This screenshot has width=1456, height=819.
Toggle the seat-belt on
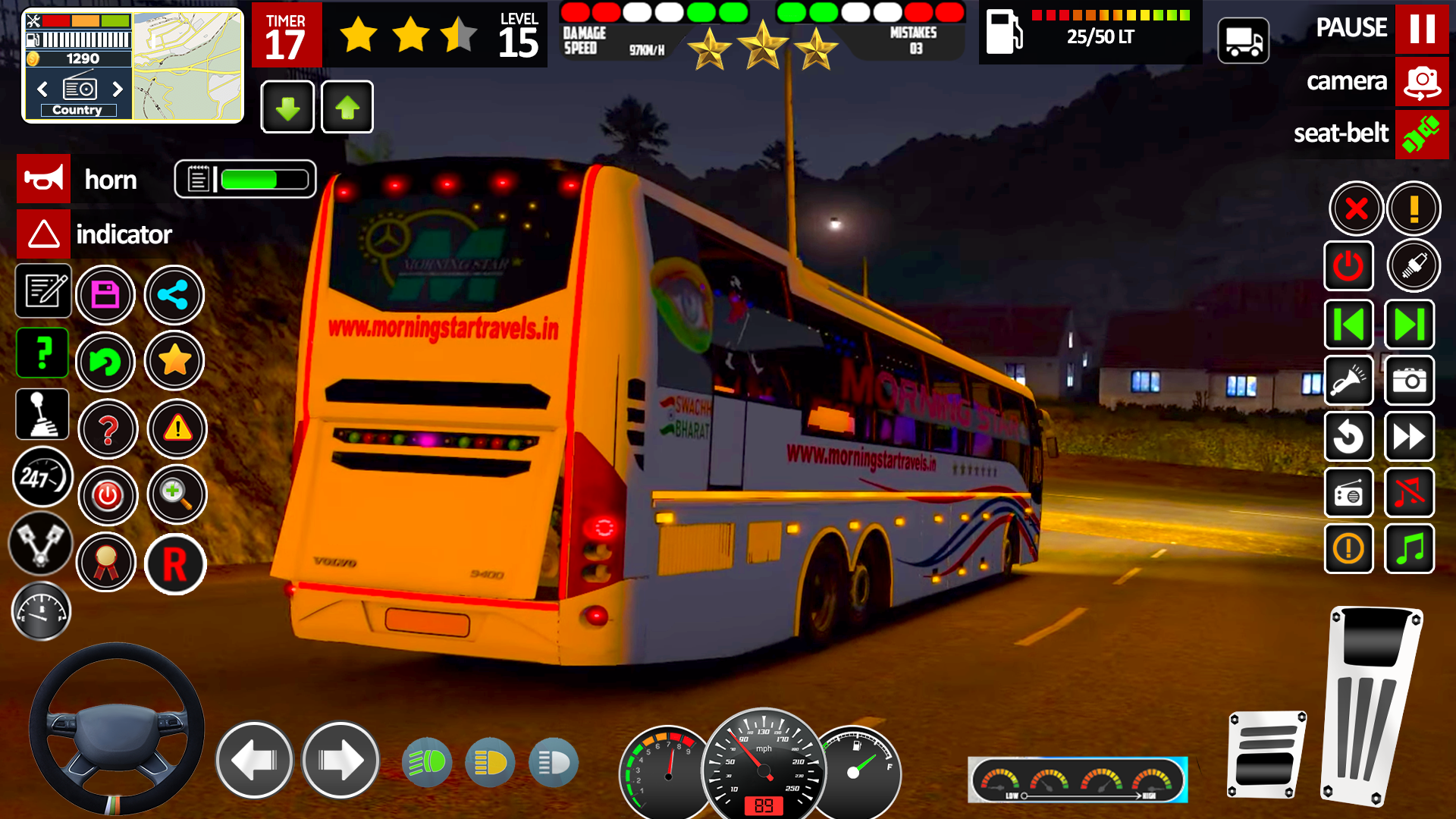pyautogui.click(x=1423, y=134)
